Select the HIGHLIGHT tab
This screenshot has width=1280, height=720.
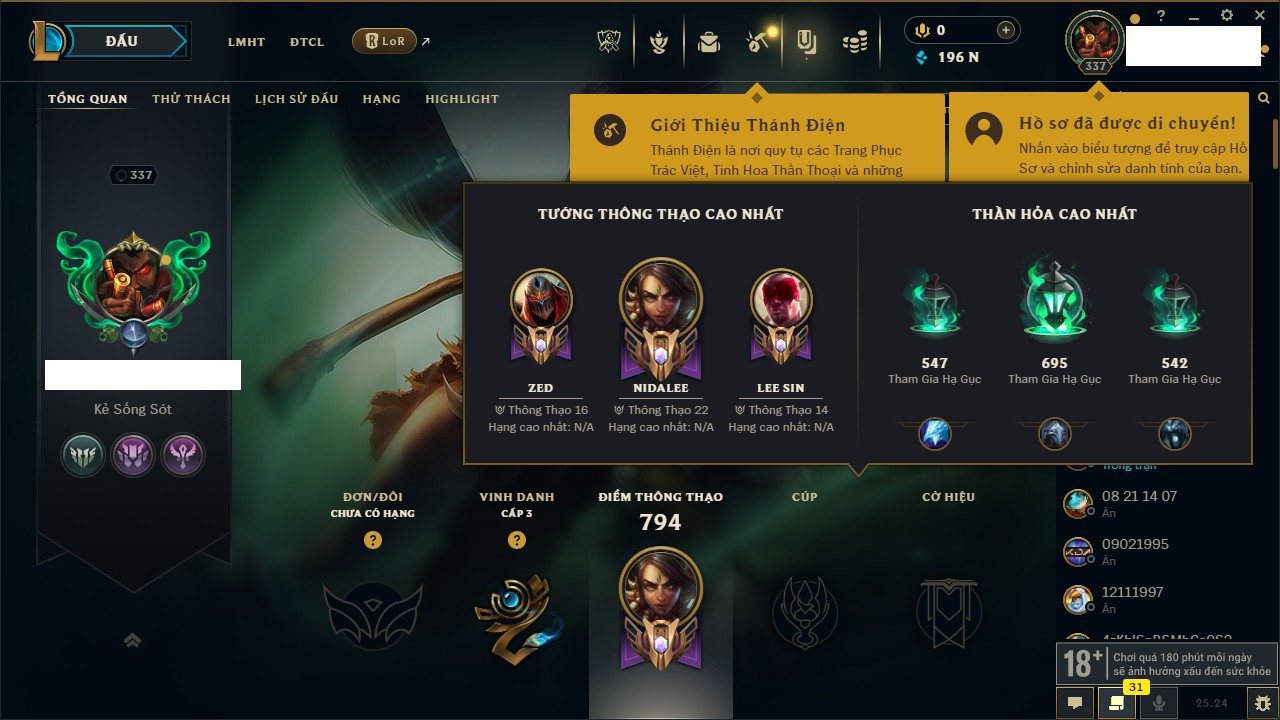point(461,99)
